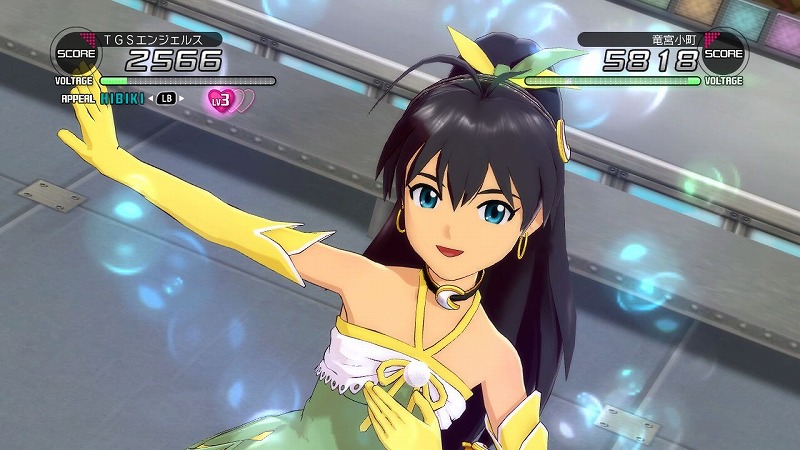The height and width of the screenshot is (450, 800).
Task: Click the LV3 burst appeal heart
Action: (220, 99)
